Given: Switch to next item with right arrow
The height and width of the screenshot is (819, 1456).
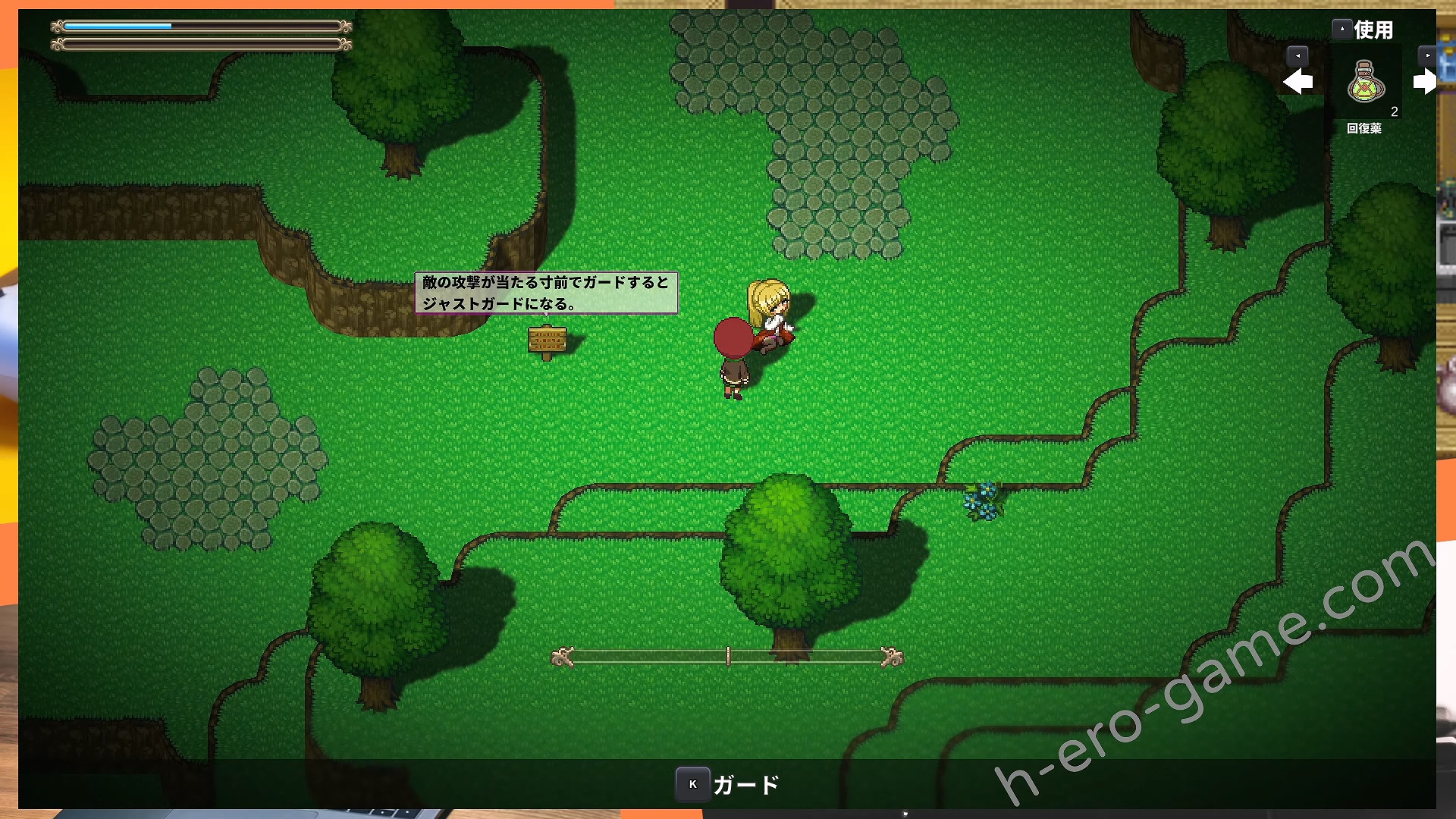Looking at the screenshot, I should click(x=1424, y=81).
